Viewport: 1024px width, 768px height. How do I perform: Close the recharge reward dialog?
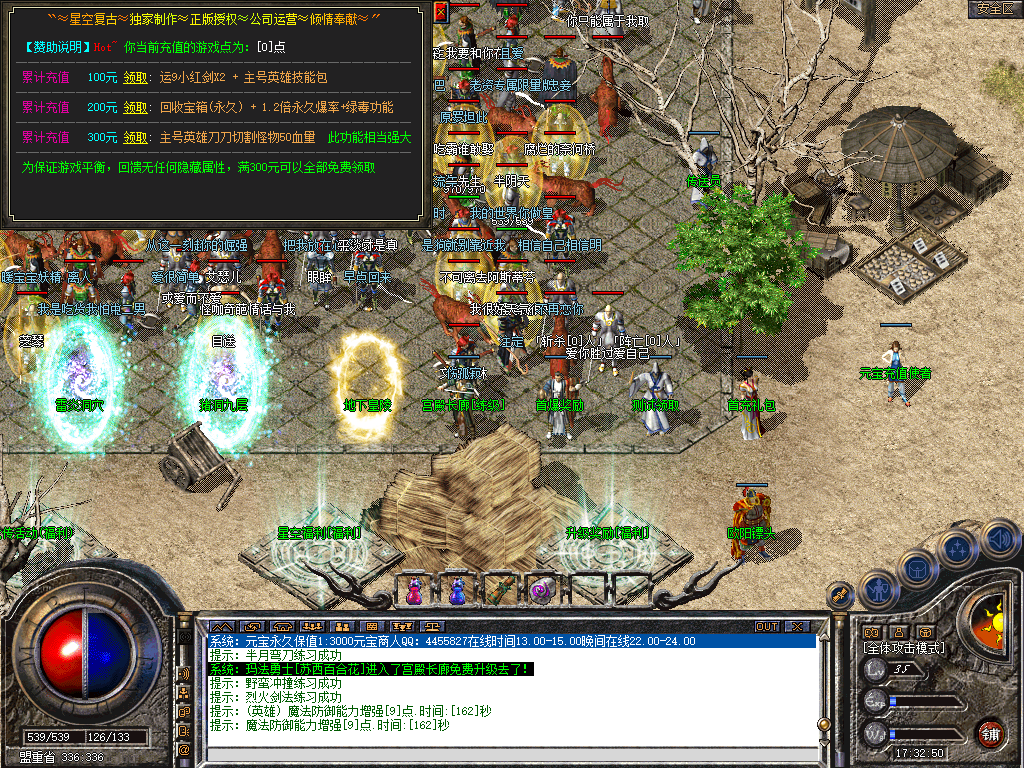pos(442,11)
